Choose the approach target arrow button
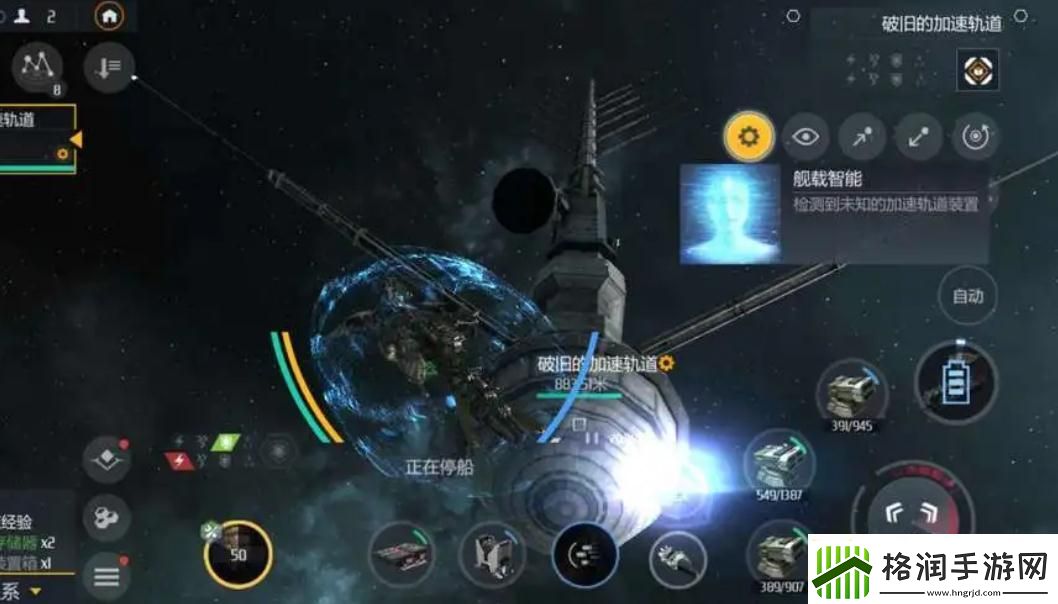Viewport: 1058px width, 604px height. 861,137
